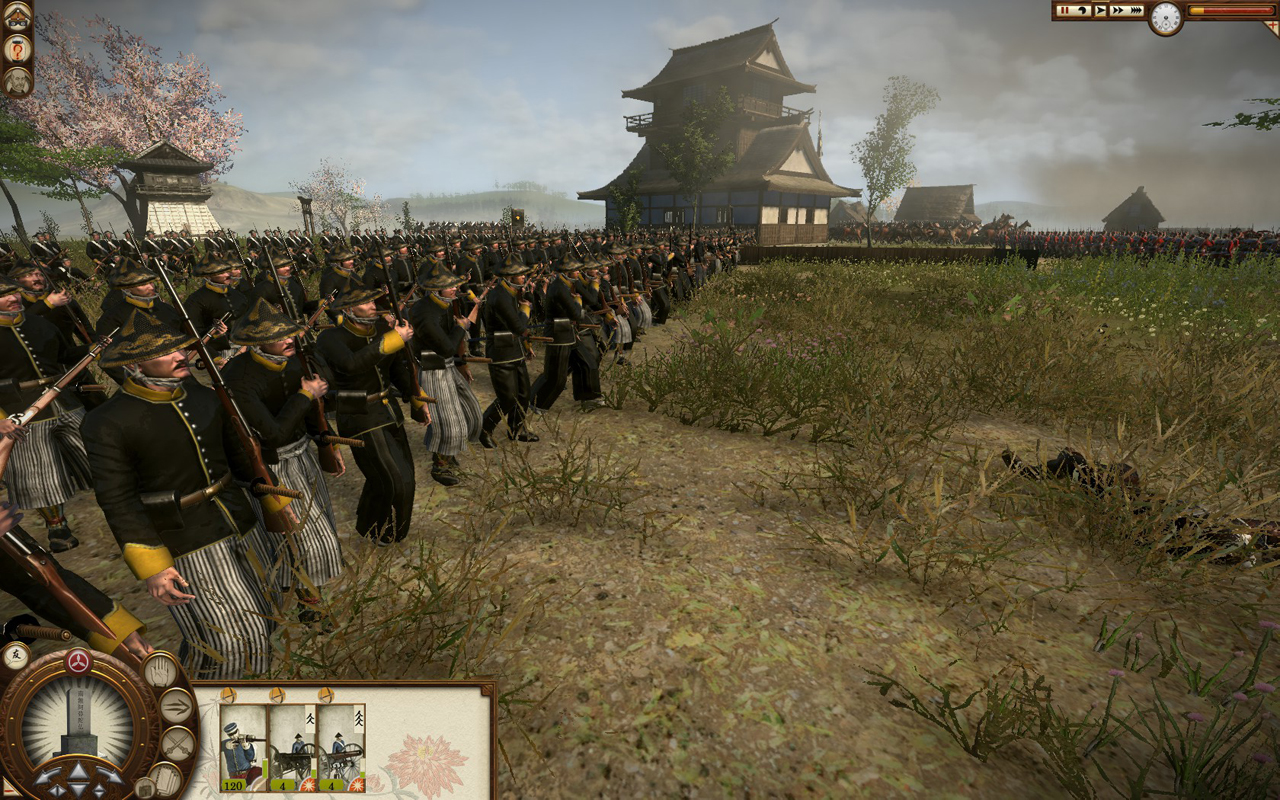Image resolution: width=1280 pixels, height=800 pixels.
Task: Click the stacked cards group button
Action: [165, 778]
